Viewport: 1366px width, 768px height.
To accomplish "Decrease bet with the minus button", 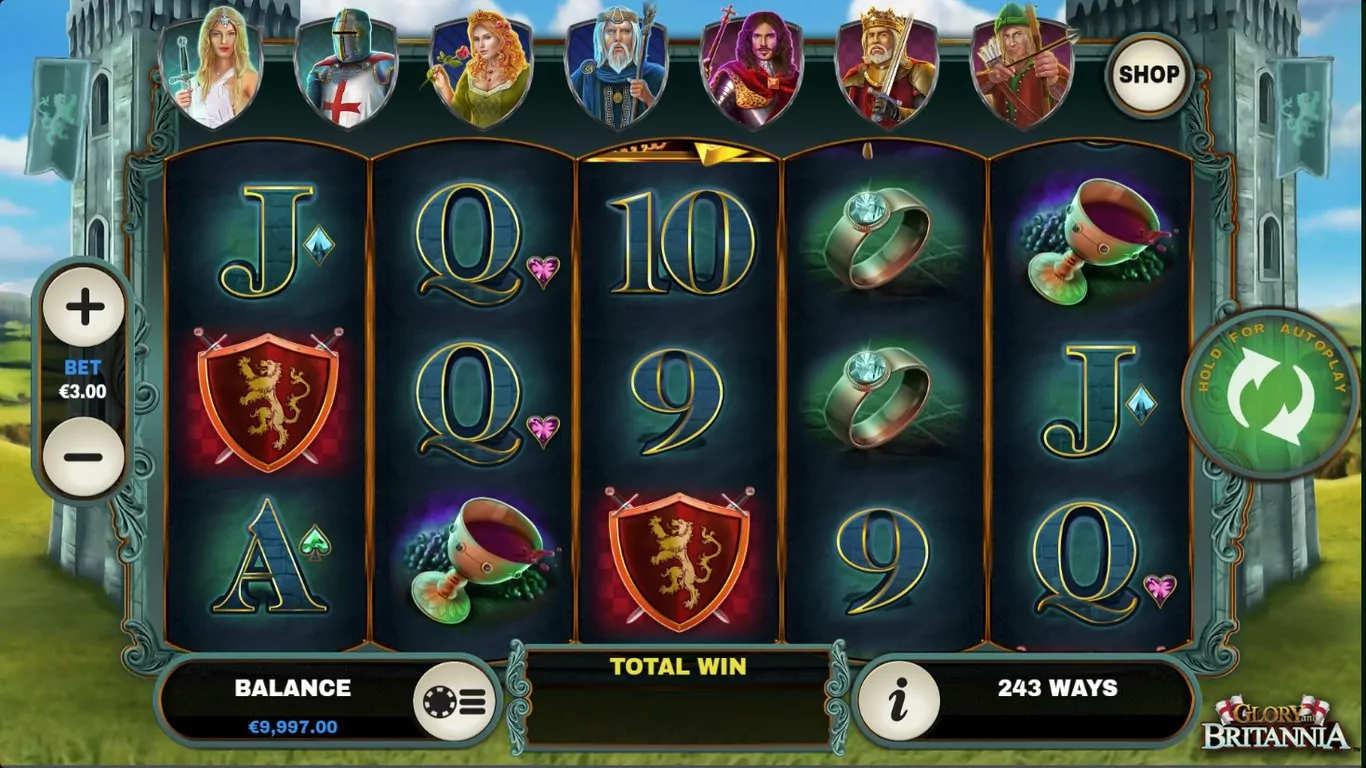I will pos(84,457).
